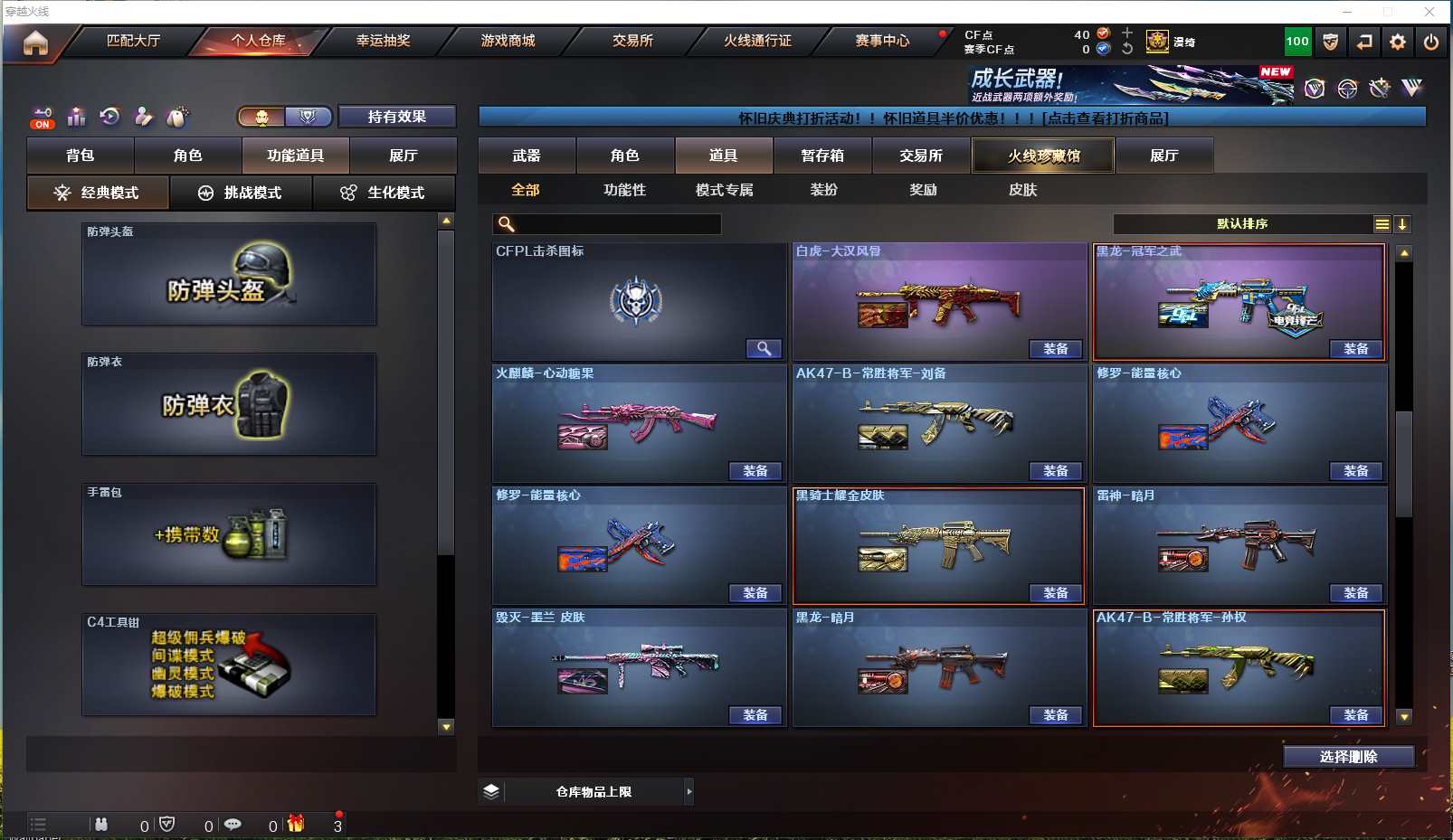Click the home house icon
Viewport: 1453px width, 840px height.
pos(35,42)
